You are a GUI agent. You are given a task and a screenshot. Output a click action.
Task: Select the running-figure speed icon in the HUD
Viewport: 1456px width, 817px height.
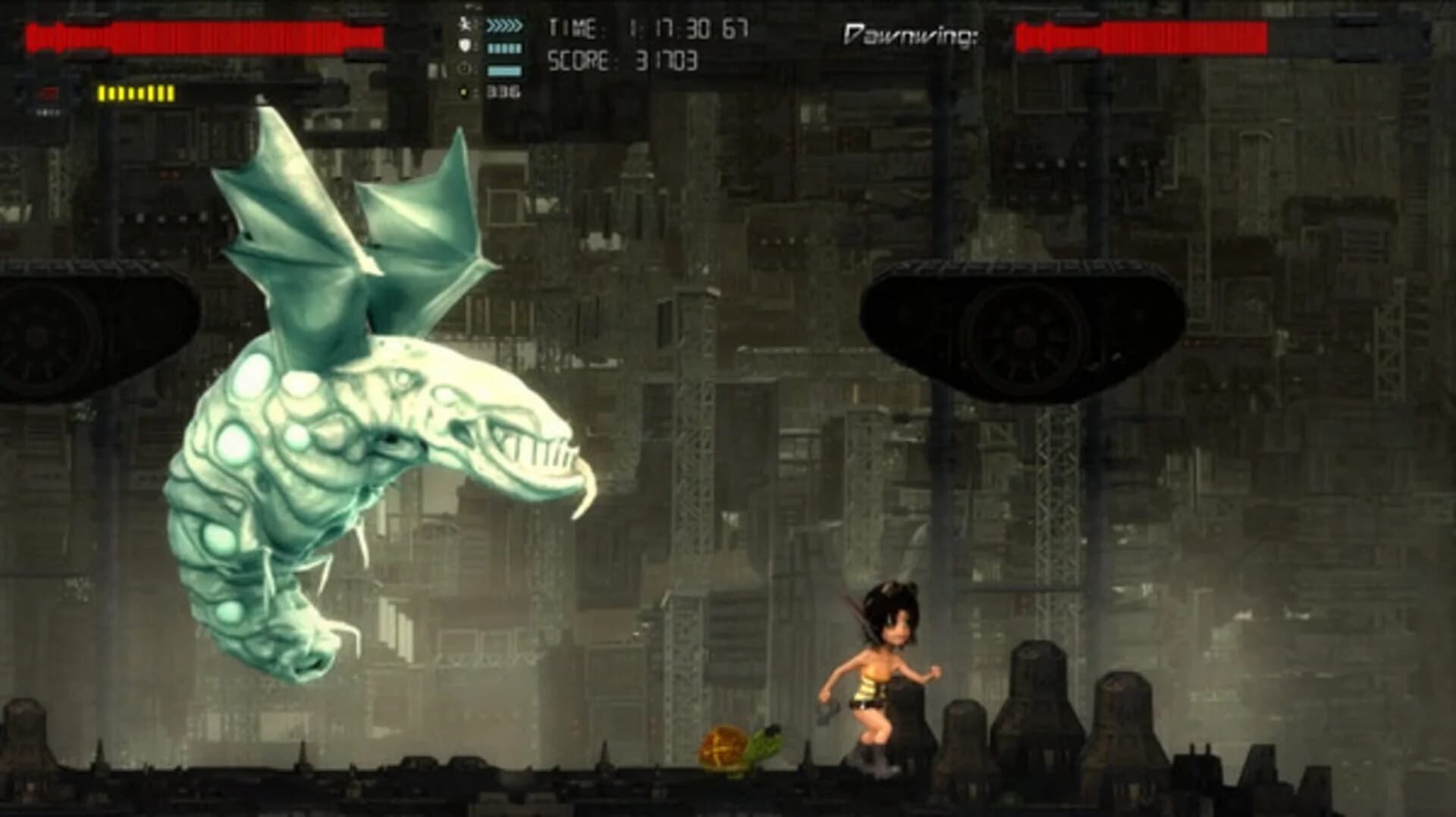pyautogui.click(x=465, y=23)
